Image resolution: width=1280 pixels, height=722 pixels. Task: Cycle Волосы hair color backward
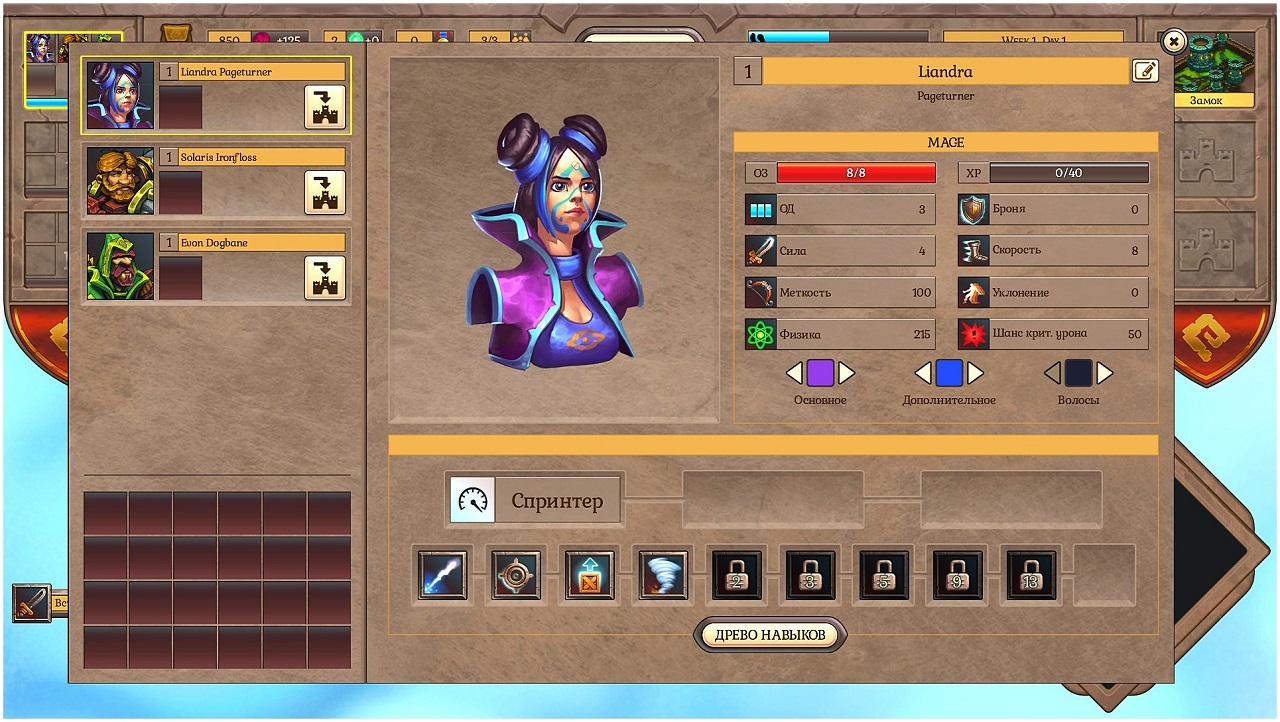(1052, 374)
